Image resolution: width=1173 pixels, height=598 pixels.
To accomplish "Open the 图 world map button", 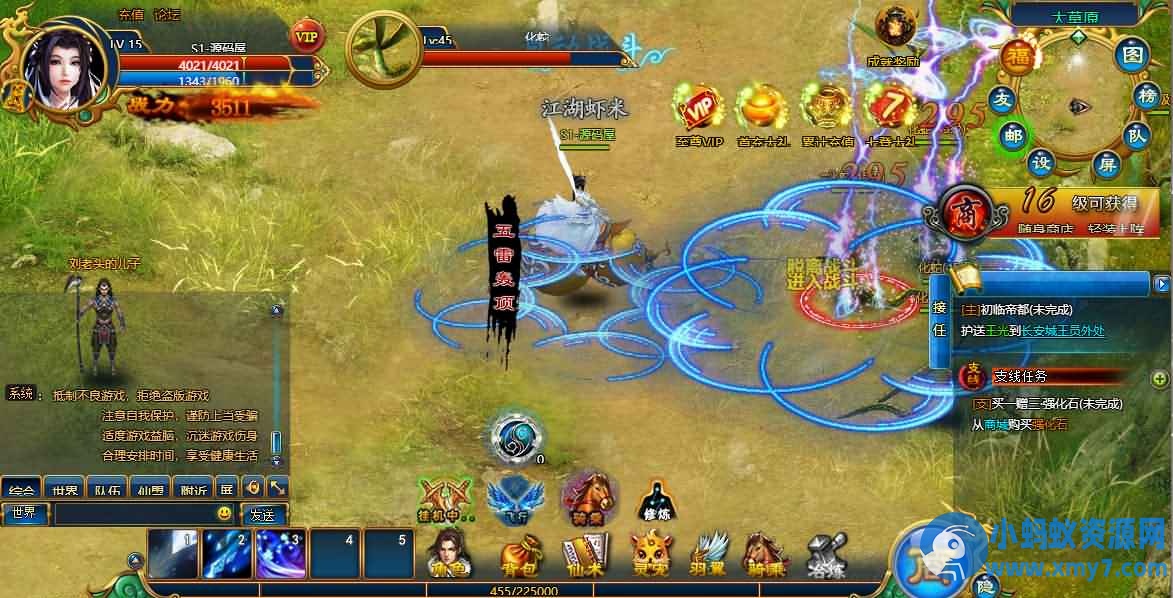I will point(1132,54).
